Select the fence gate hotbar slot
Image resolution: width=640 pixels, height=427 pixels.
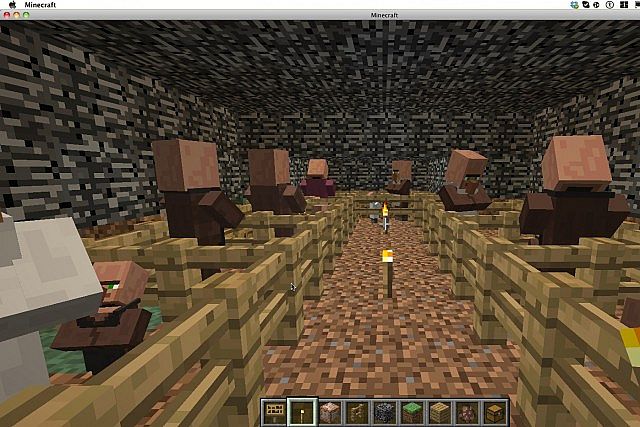coord(275,412)
